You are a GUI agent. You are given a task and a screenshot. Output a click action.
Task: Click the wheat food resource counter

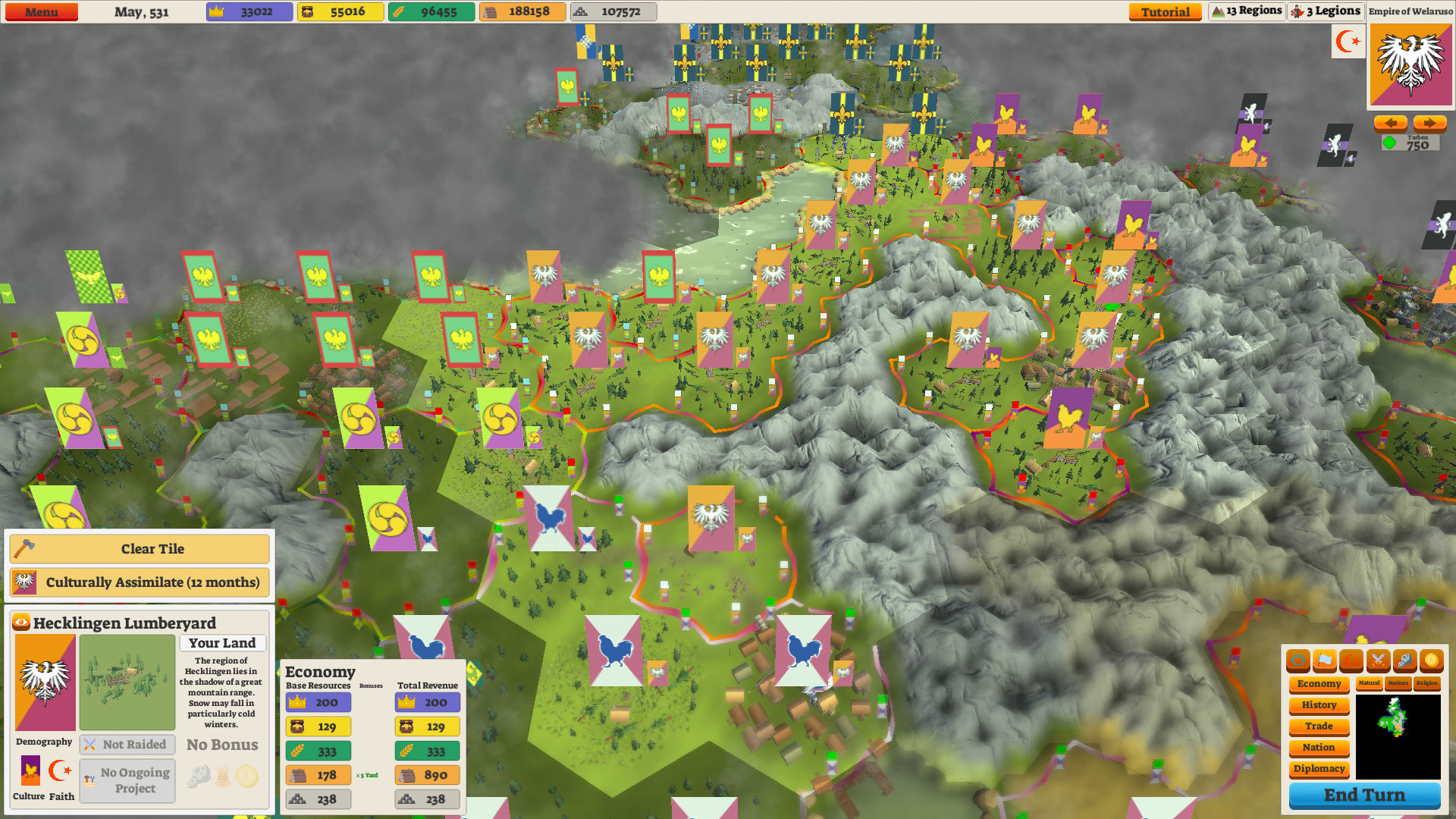point(431,11)
